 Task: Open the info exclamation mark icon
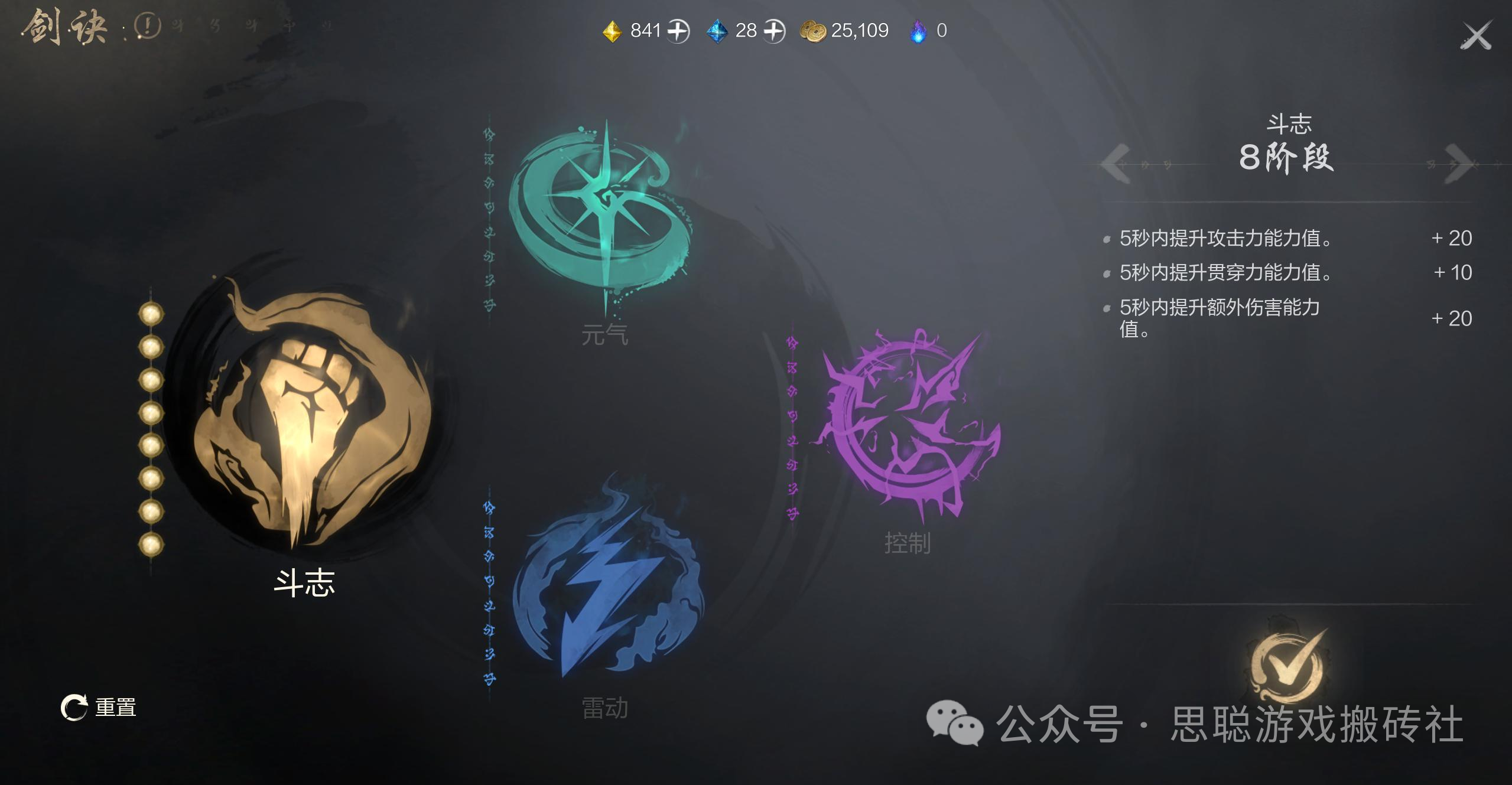(147, 26)
